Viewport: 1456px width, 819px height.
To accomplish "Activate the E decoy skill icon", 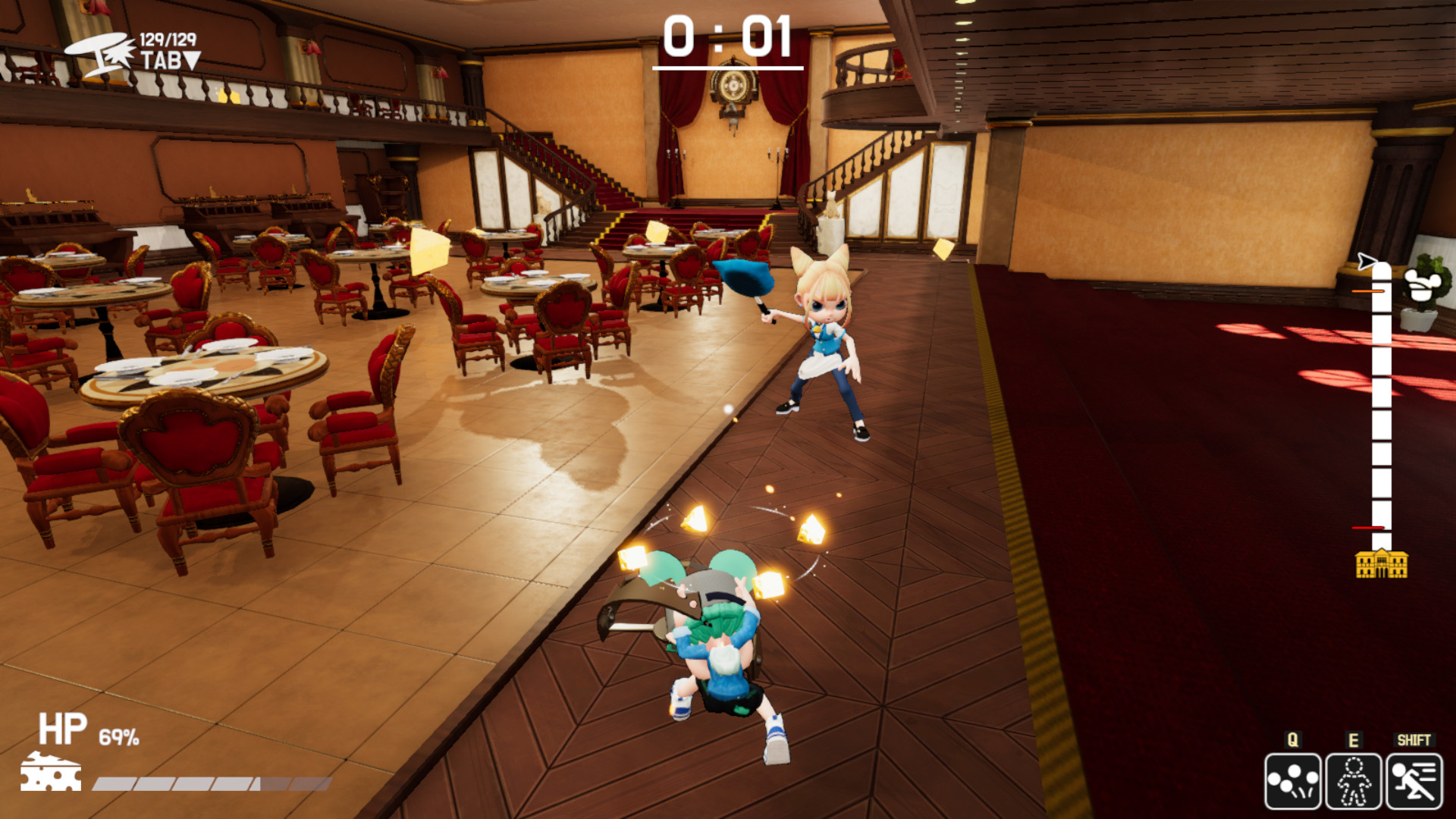I will pos(1353,783).
